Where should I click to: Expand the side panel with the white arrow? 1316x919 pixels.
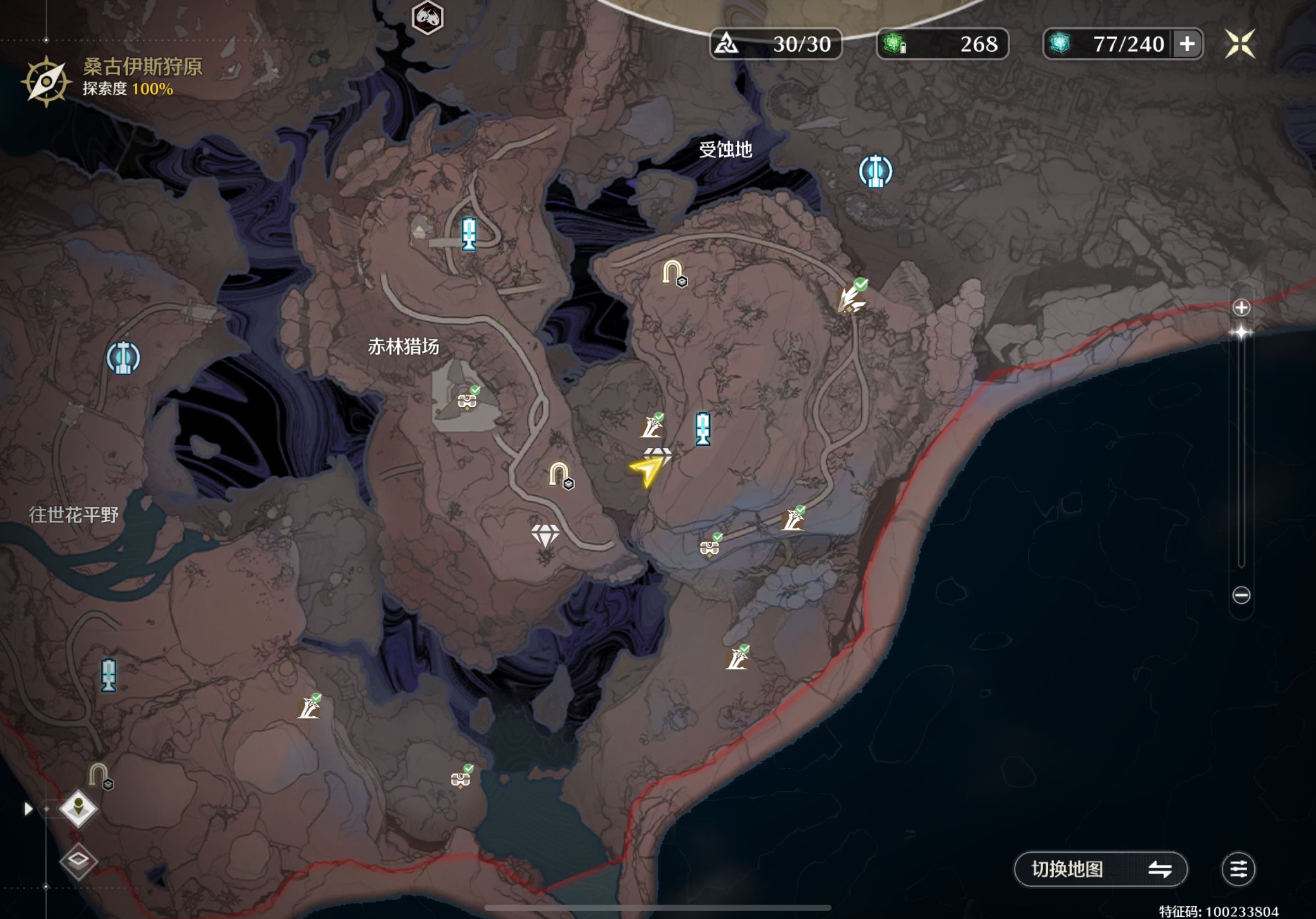tap(28, 808)
